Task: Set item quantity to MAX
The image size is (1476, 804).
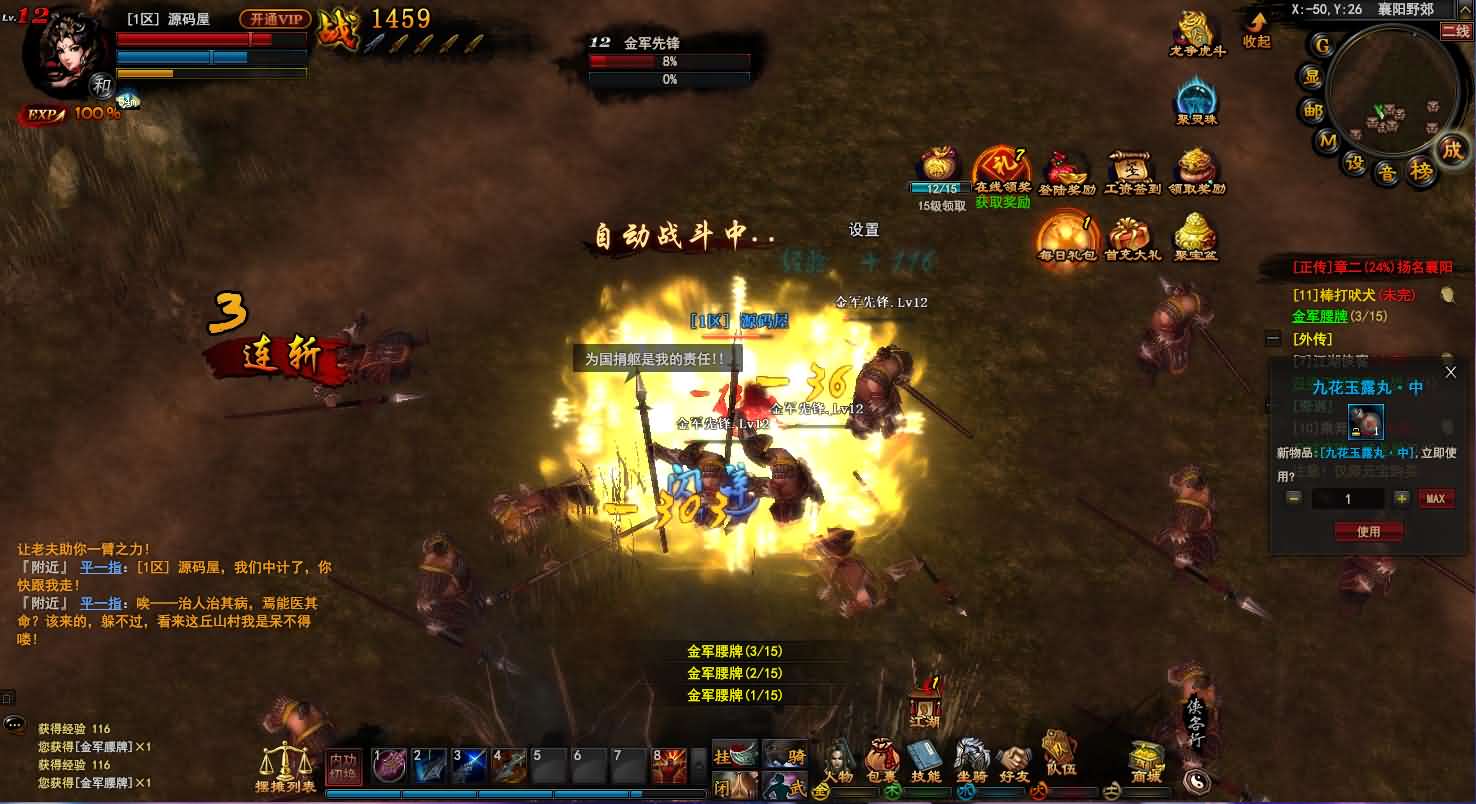Action: coord(1435,499)
